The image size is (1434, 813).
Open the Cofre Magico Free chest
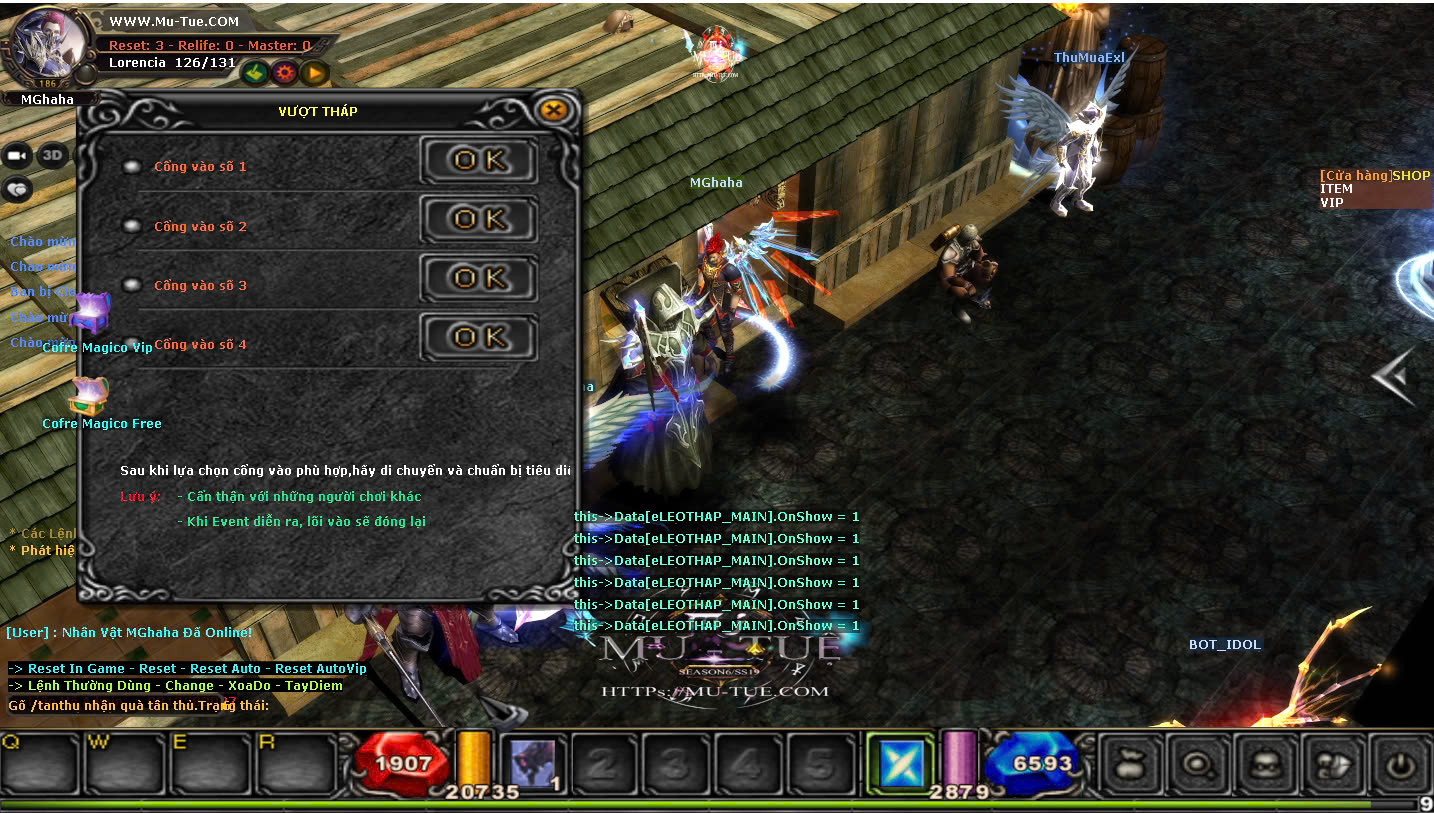[89, 397]
